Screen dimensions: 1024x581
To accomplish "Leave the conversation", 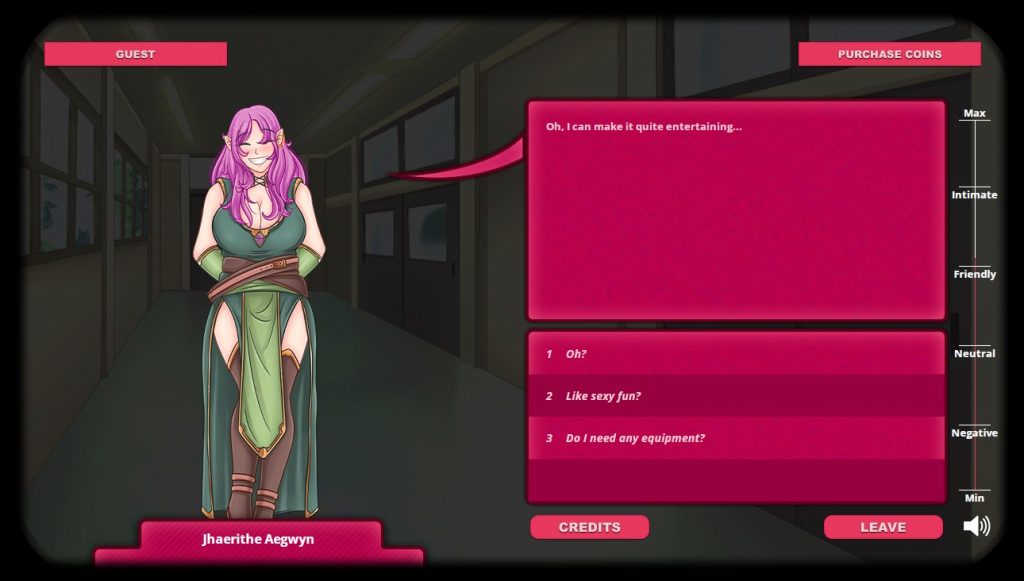I will pos(883,527).
